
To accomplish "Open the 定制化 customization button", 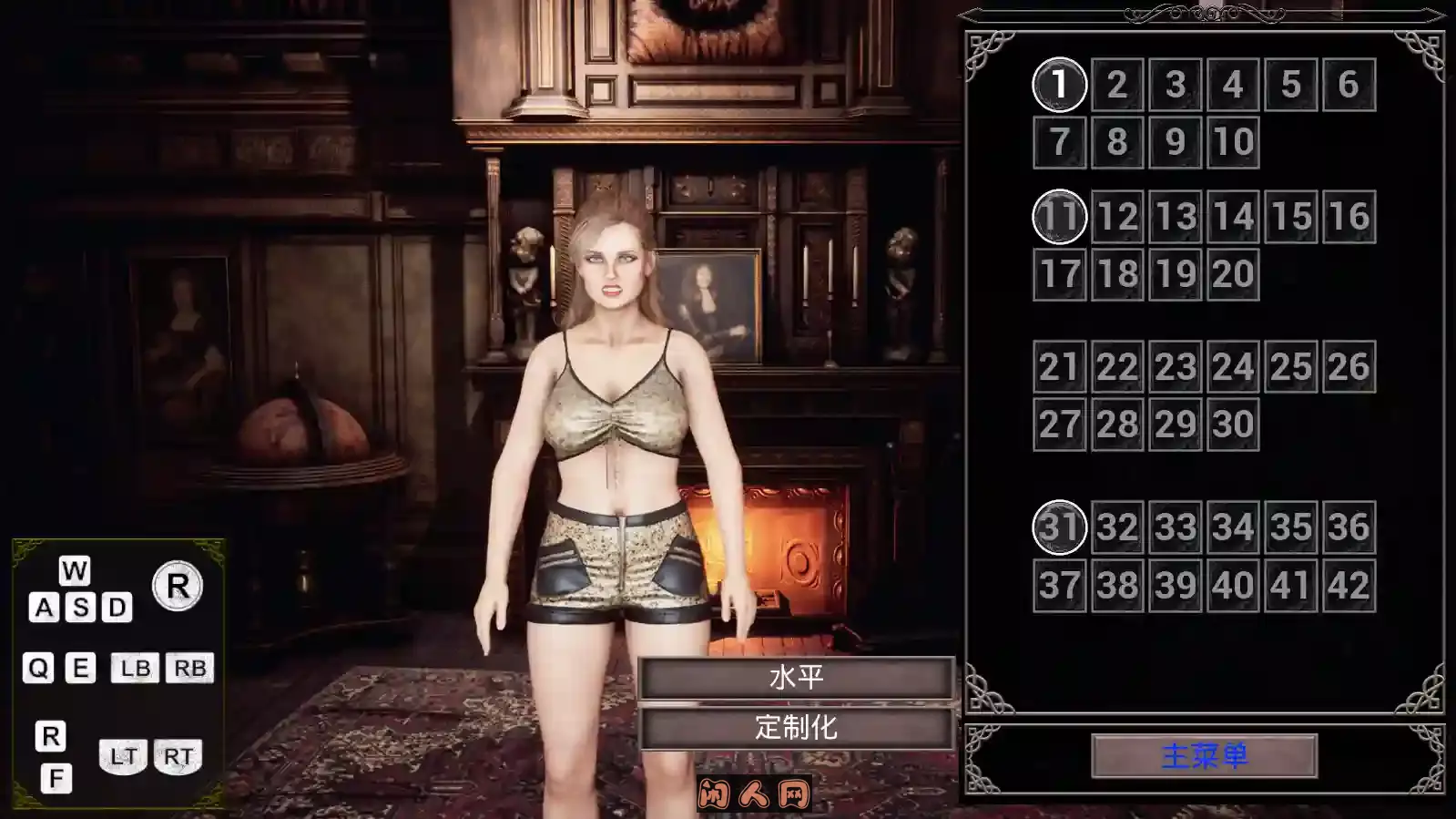I will coord(797,728).
